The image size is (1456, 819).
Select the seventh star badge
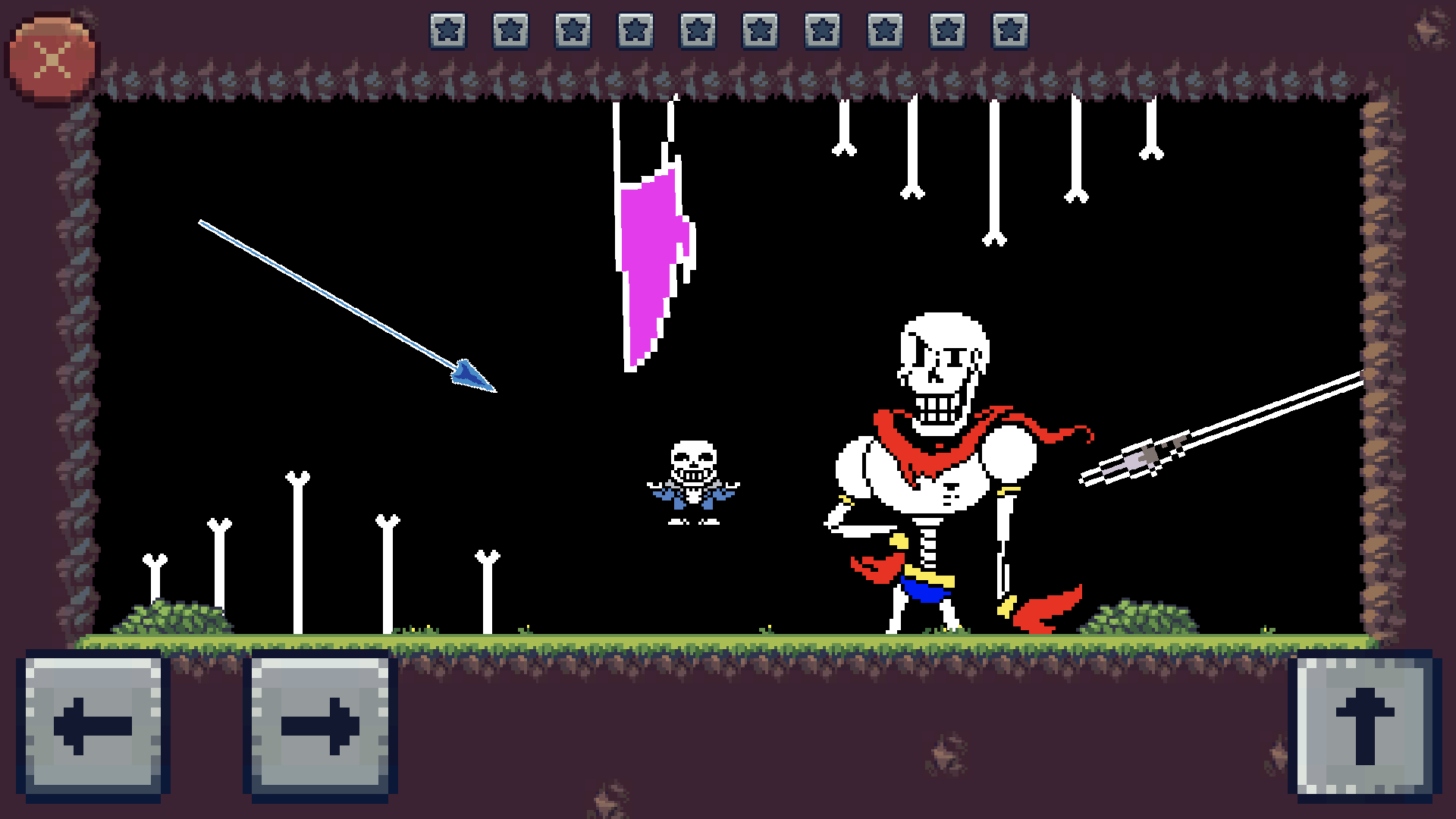pyautogui.click(x=823, y=32)
